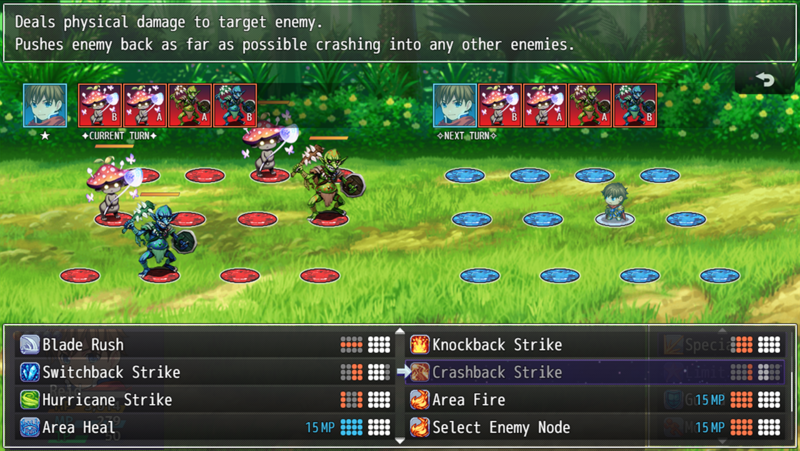This screenshot has width=800, height=451.
Task: Select the hero portrait in next turn order
Action: click(x=454, y=105)
